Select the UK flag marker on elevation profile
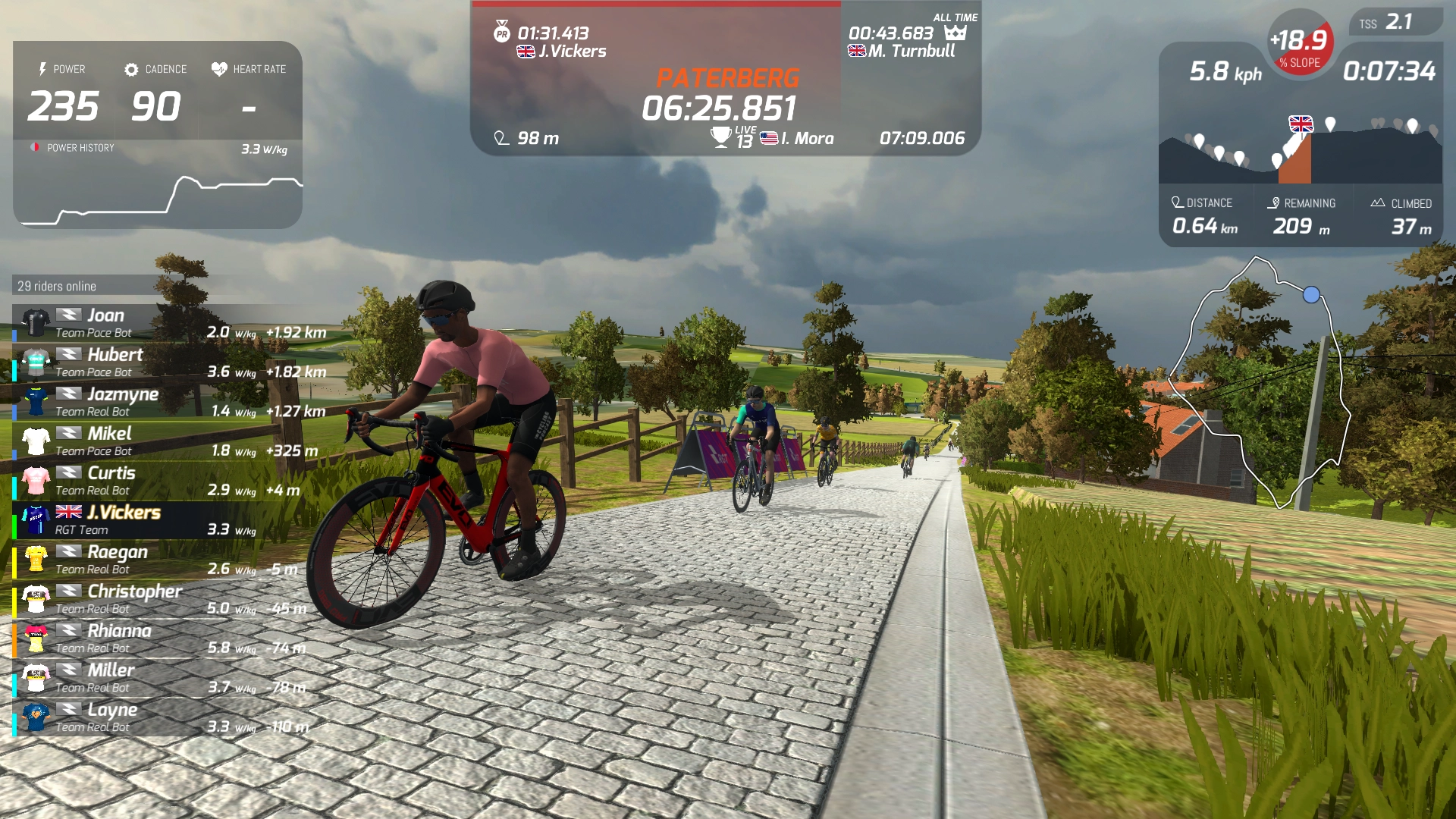1456x819 pixels. coord(1301,124)
